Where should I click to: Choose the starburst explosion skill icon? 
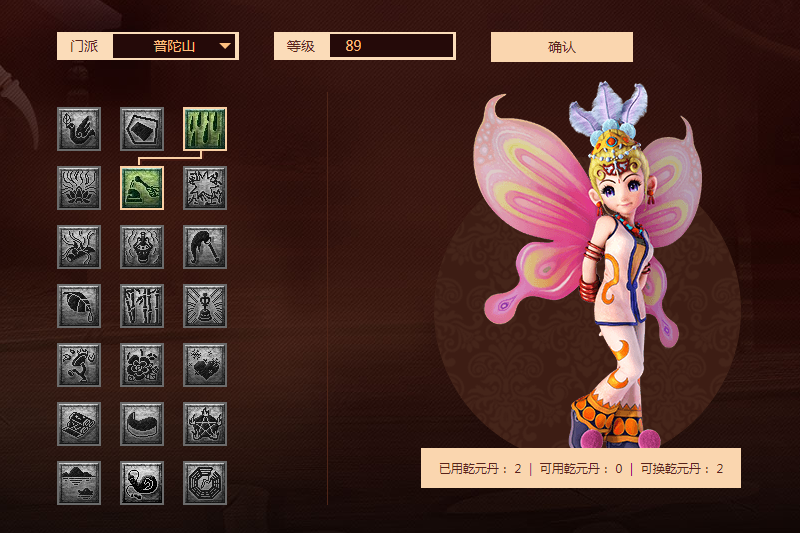click(x=205, y=188)
